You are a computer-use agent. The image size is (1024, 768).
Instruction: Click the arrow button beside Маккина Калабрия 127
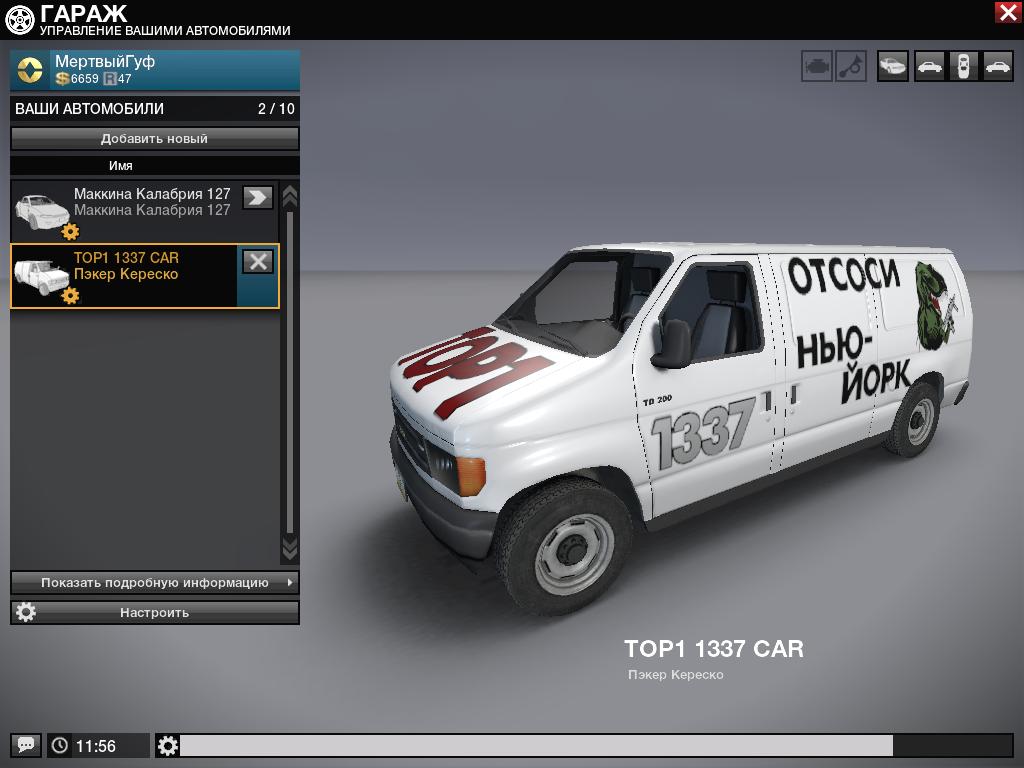tap(258, 197)
